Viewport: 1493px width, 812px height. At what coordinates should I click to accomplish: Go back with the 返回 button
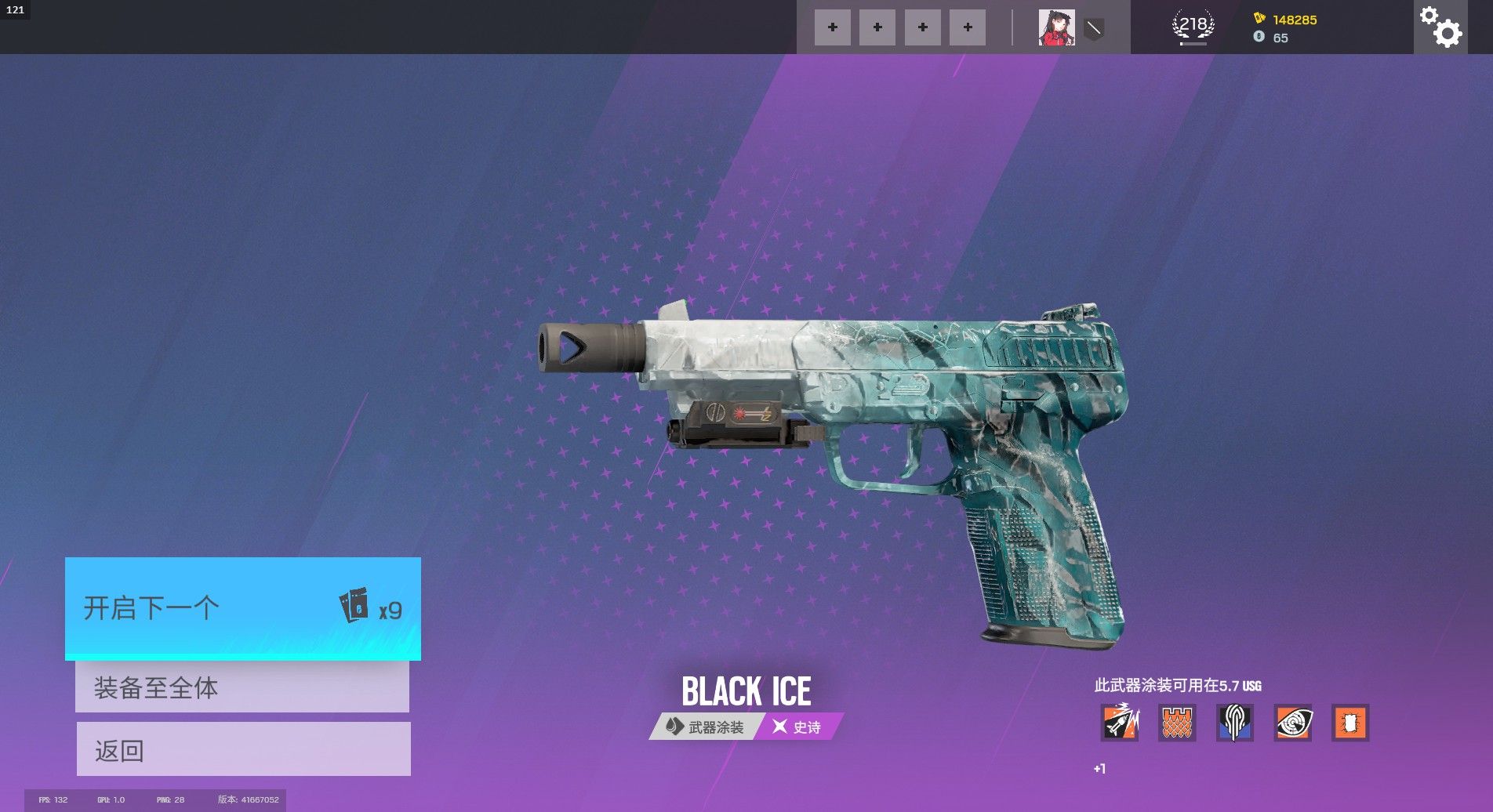[243, 749]
